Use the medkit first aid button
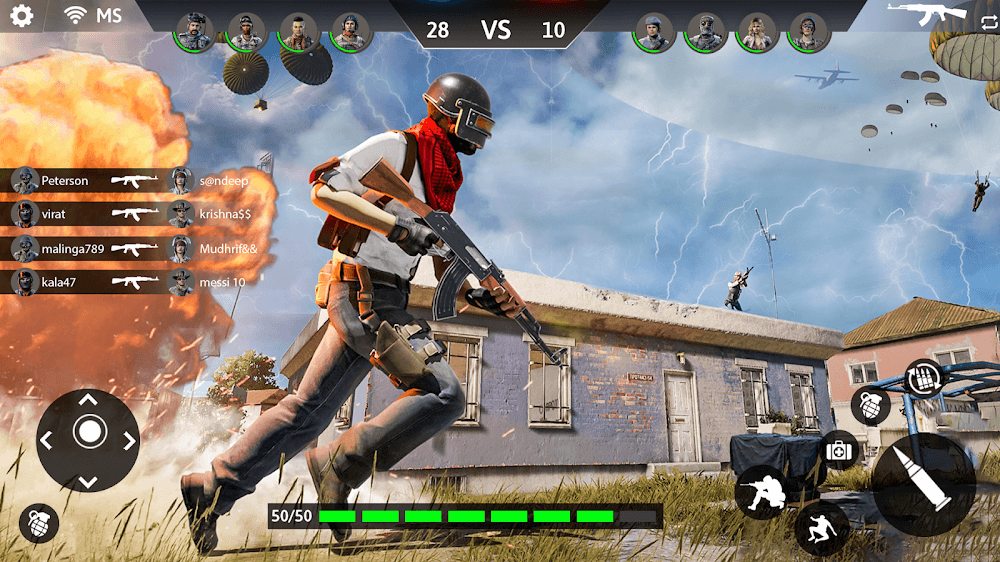This screenshot has width=1000, height=562. pyautogui.click(x=840, y=450)
